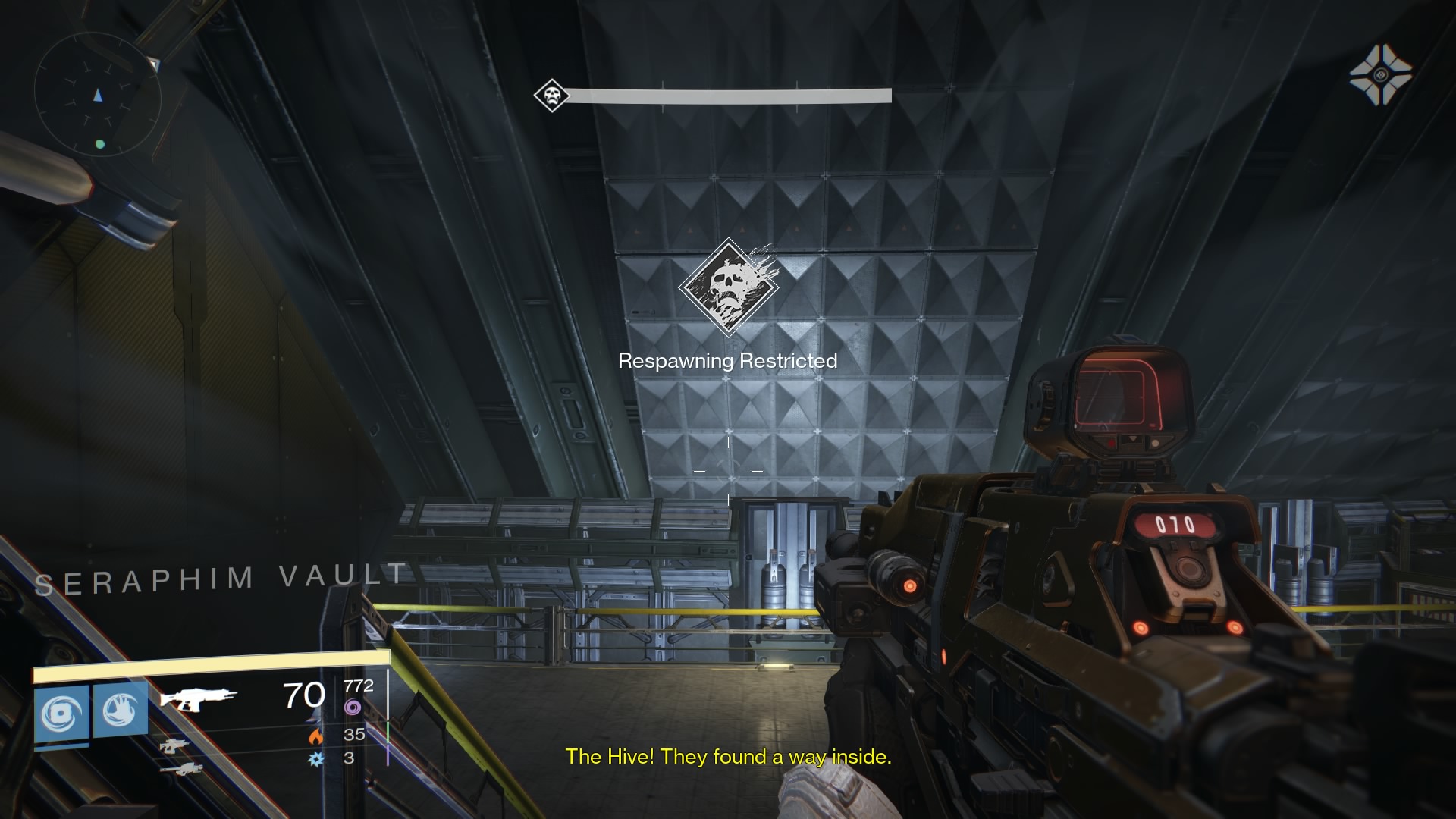
Task: Click the boss skull diamond icon
Action: click(x=551, y=96)
